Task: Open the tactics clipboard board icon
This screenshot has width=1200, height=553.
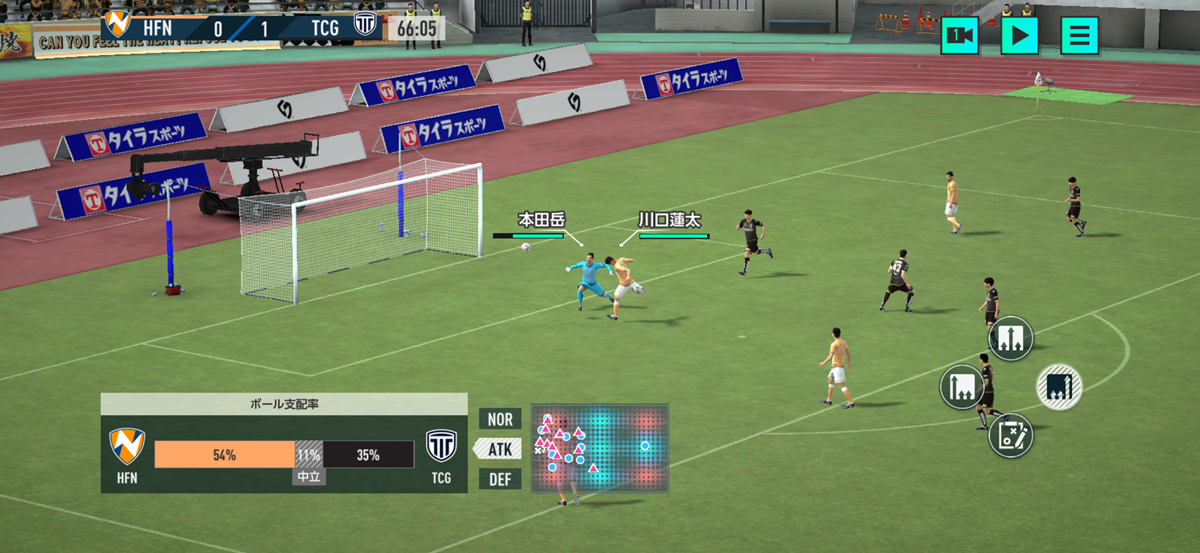Action: (x=1010, y=435)
